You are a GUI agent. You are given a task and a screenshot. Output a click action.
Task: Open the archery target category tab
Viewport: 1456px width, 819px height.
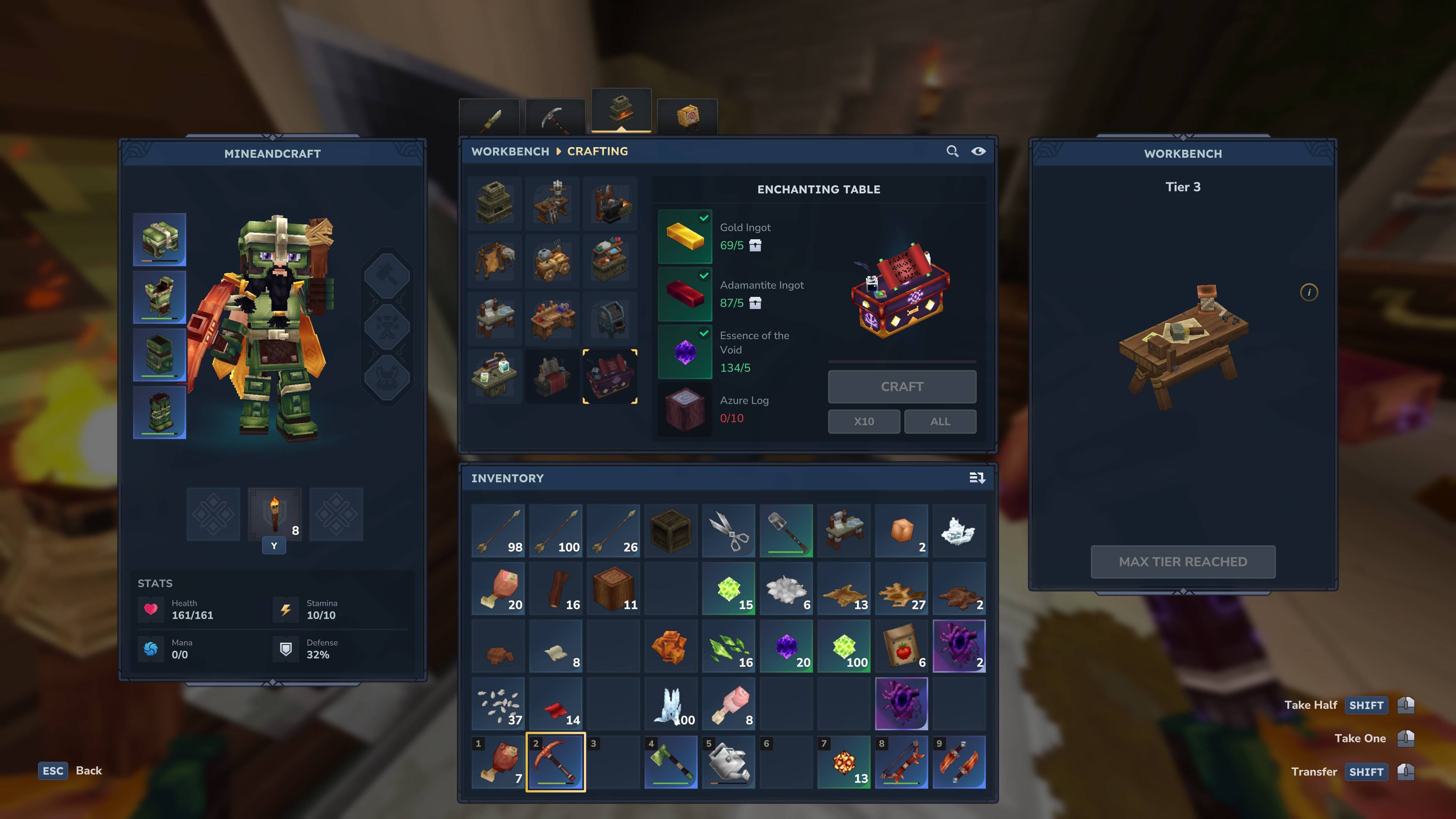click(687, 117)
